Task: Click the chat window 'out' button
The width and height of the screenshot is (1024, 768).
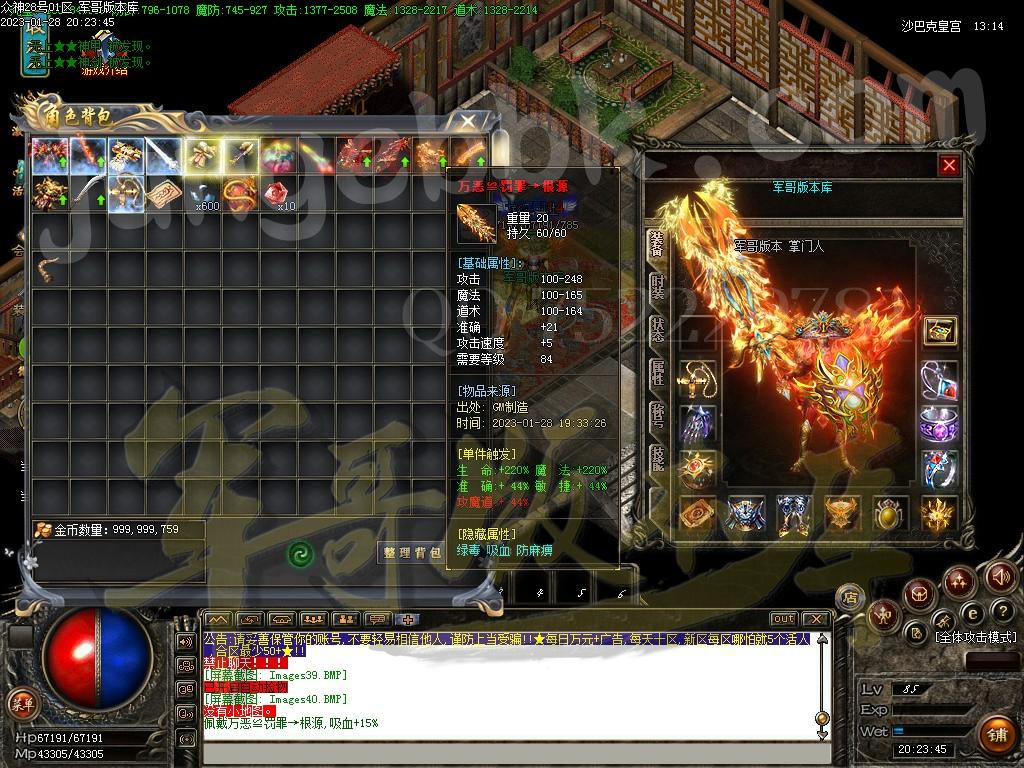Action: pyautogui.click(x=784, y=619)
